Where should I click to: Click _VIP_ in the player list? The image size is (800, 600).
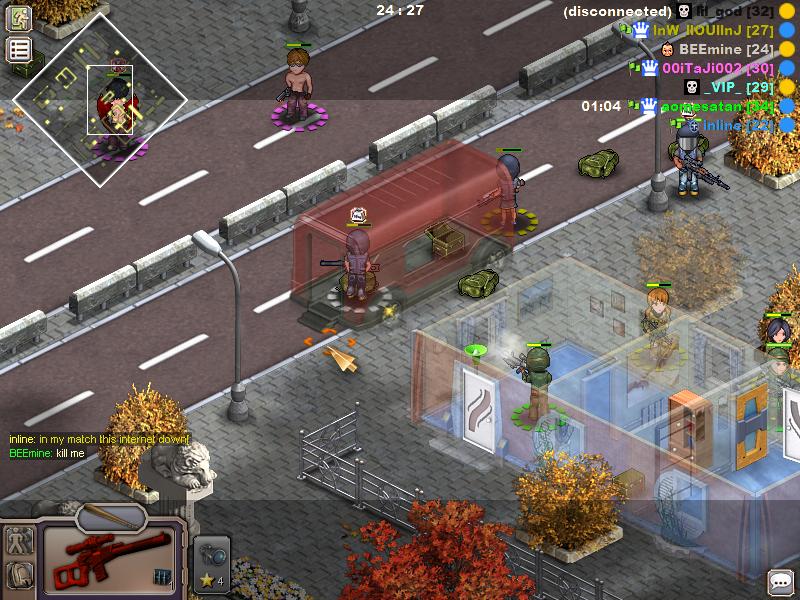click(x=733, y=87)
